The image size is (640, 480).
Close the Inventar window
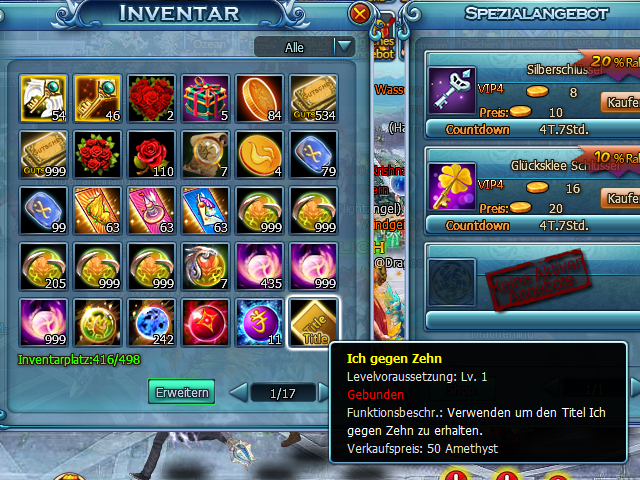tap(360, 13)
